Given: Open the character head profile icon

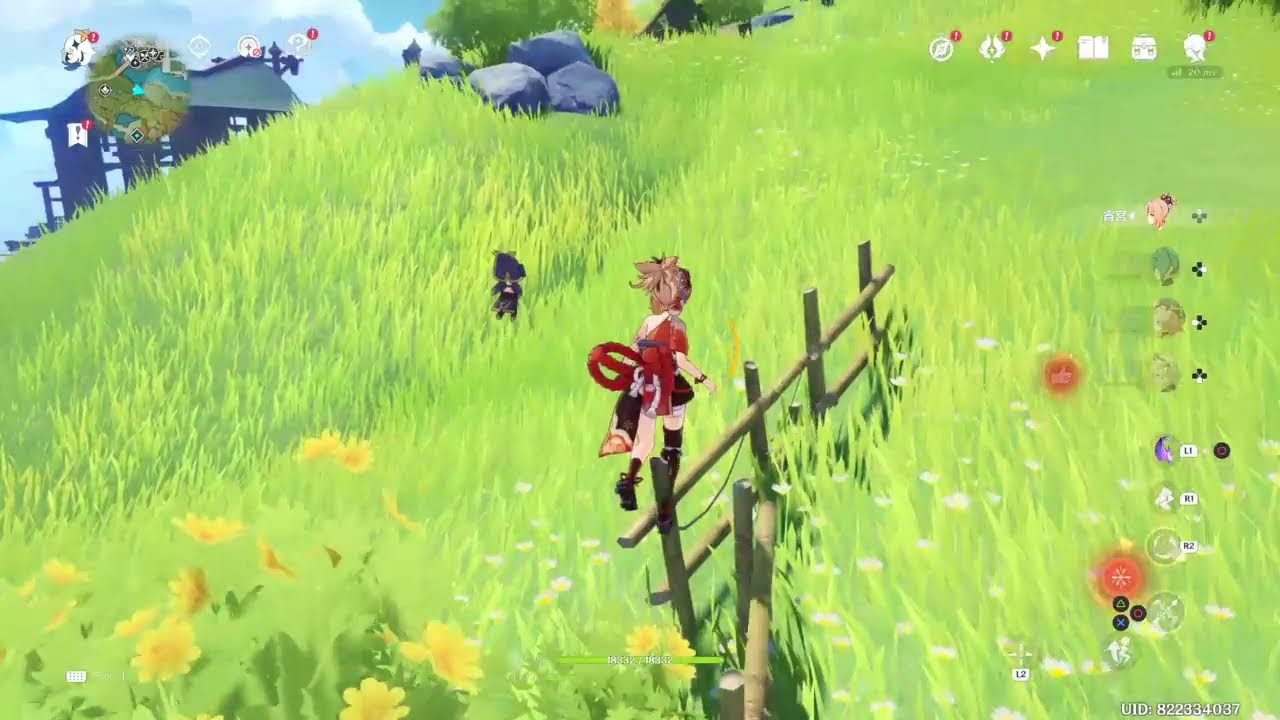Looking at the screenshot, I should coord(1195,47).
